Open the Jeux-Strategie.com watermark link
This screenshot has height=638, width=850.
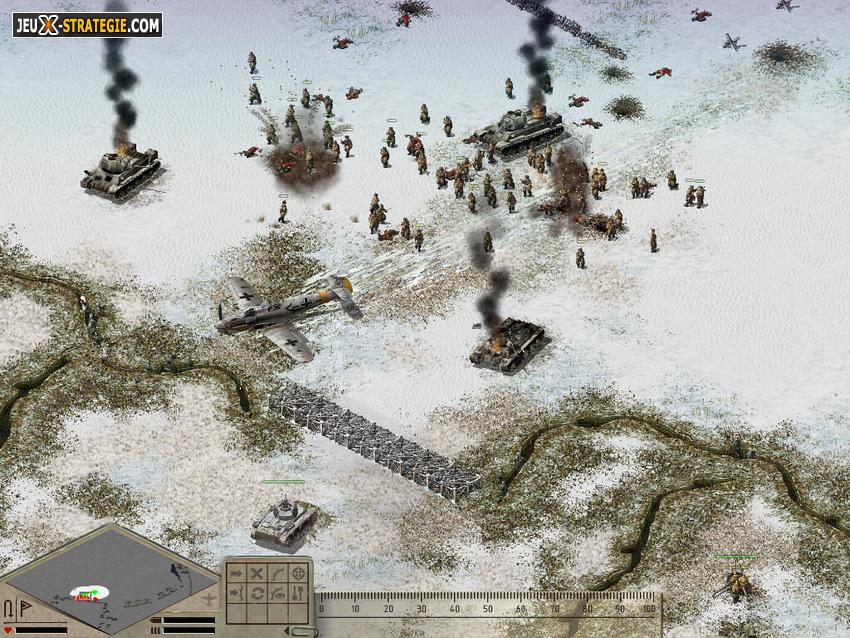[87, 25]
